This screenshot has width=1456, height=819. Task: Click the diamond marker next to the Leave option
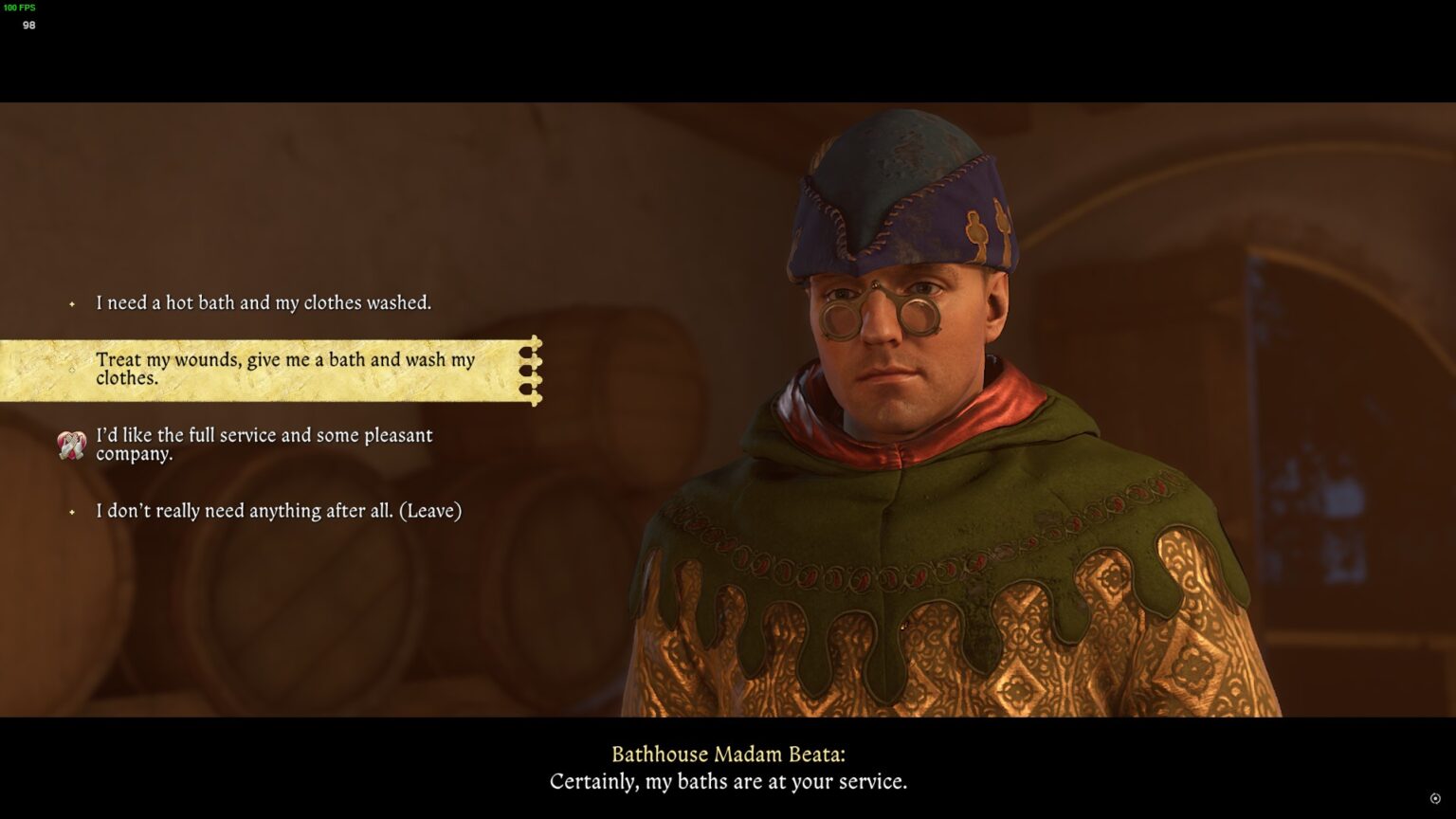click(72, 512)
